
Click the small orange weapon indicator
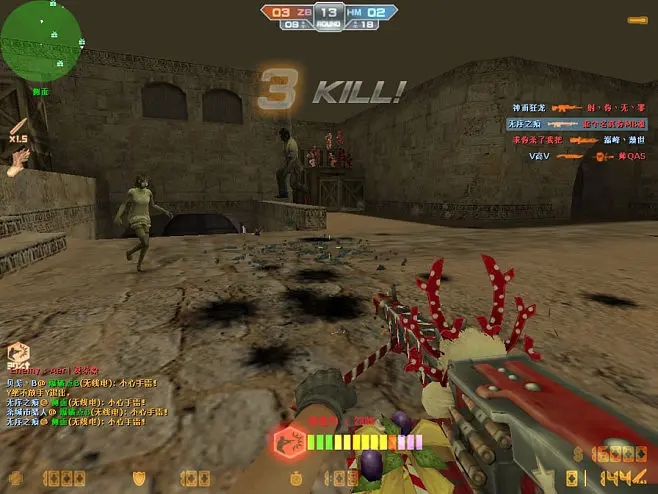pyautogui.click(x=636, y=20)
